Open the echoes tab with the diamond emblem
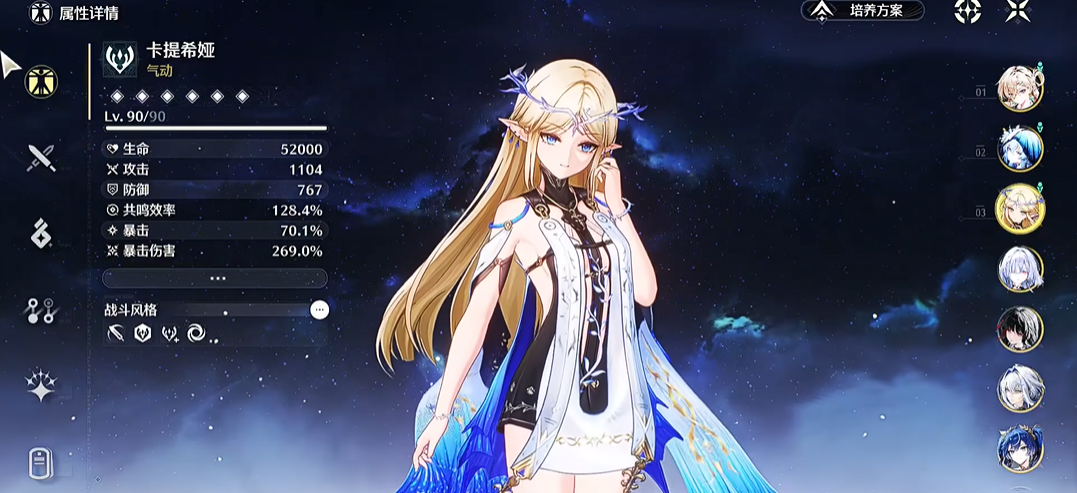This screenshot has width=1077, height=493. (41, 233)
